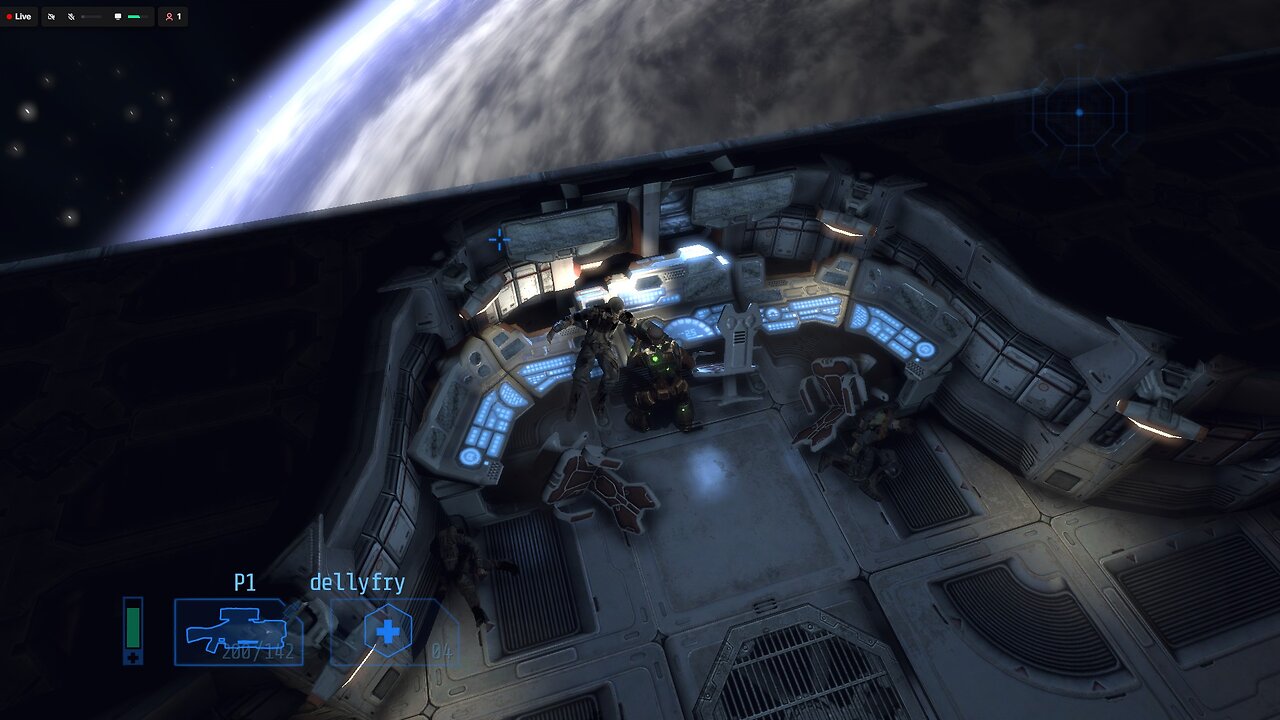Image resolution: width=1280 pixels, height=720 pixels.
Task: Click the viewer count showing 1
Action: click(180, 16)
